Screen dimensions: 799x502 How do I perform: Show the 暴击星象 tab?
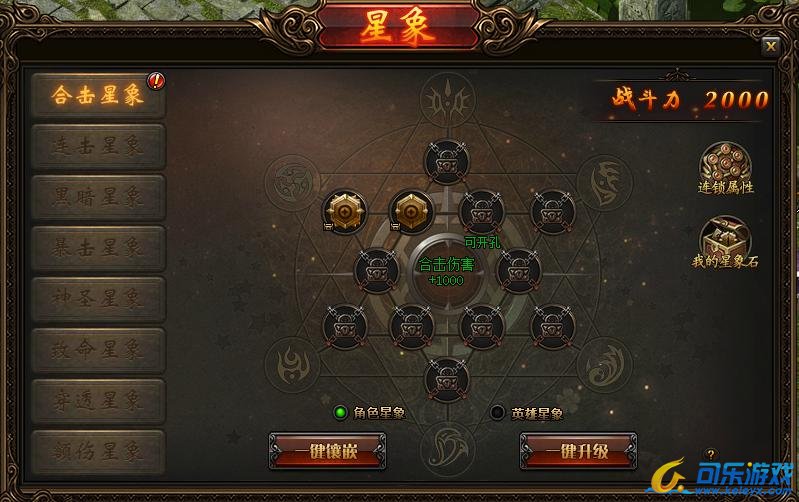point(98,245)
